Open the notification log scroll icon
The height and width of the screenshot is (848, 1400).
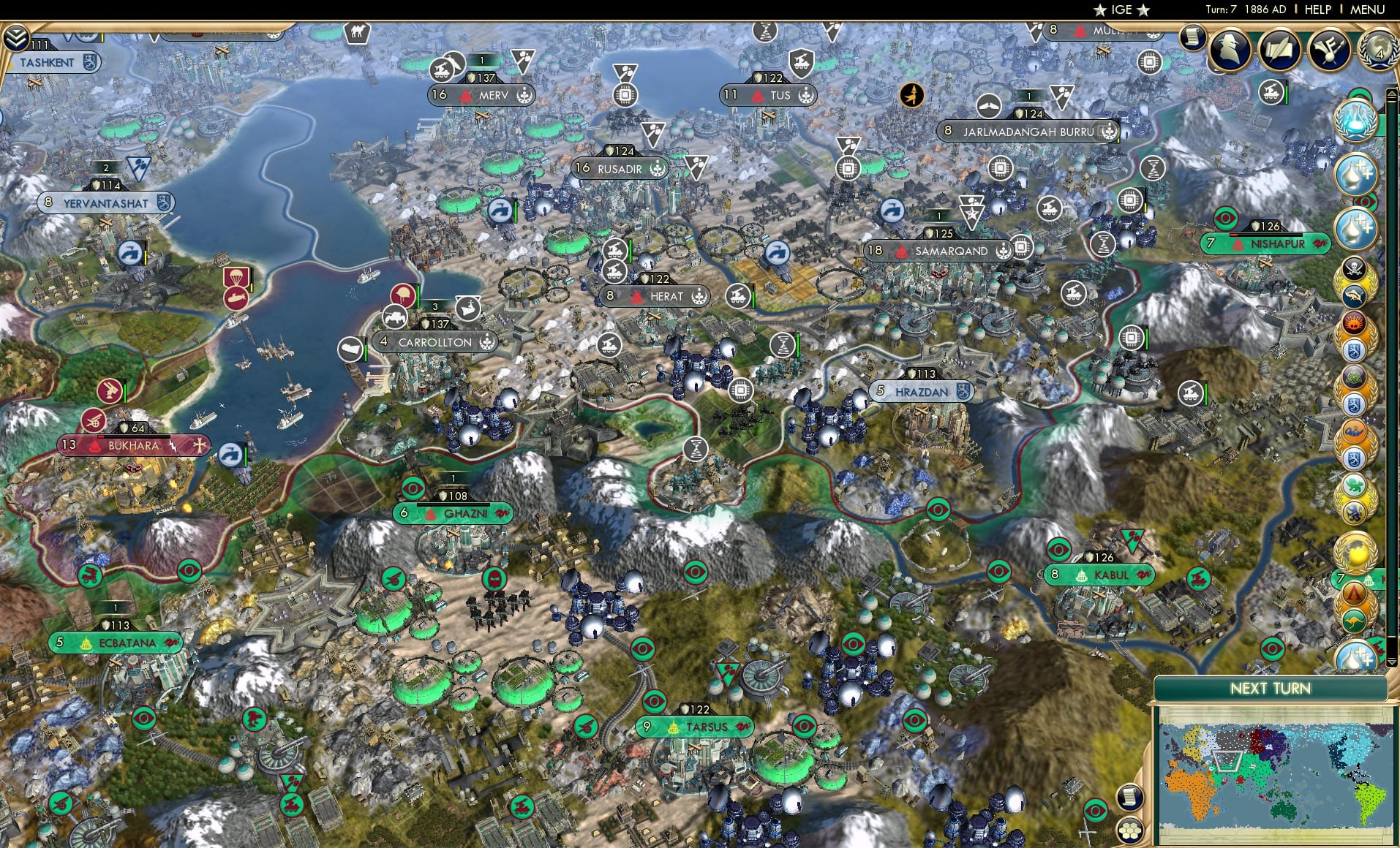click(1192, 38)
